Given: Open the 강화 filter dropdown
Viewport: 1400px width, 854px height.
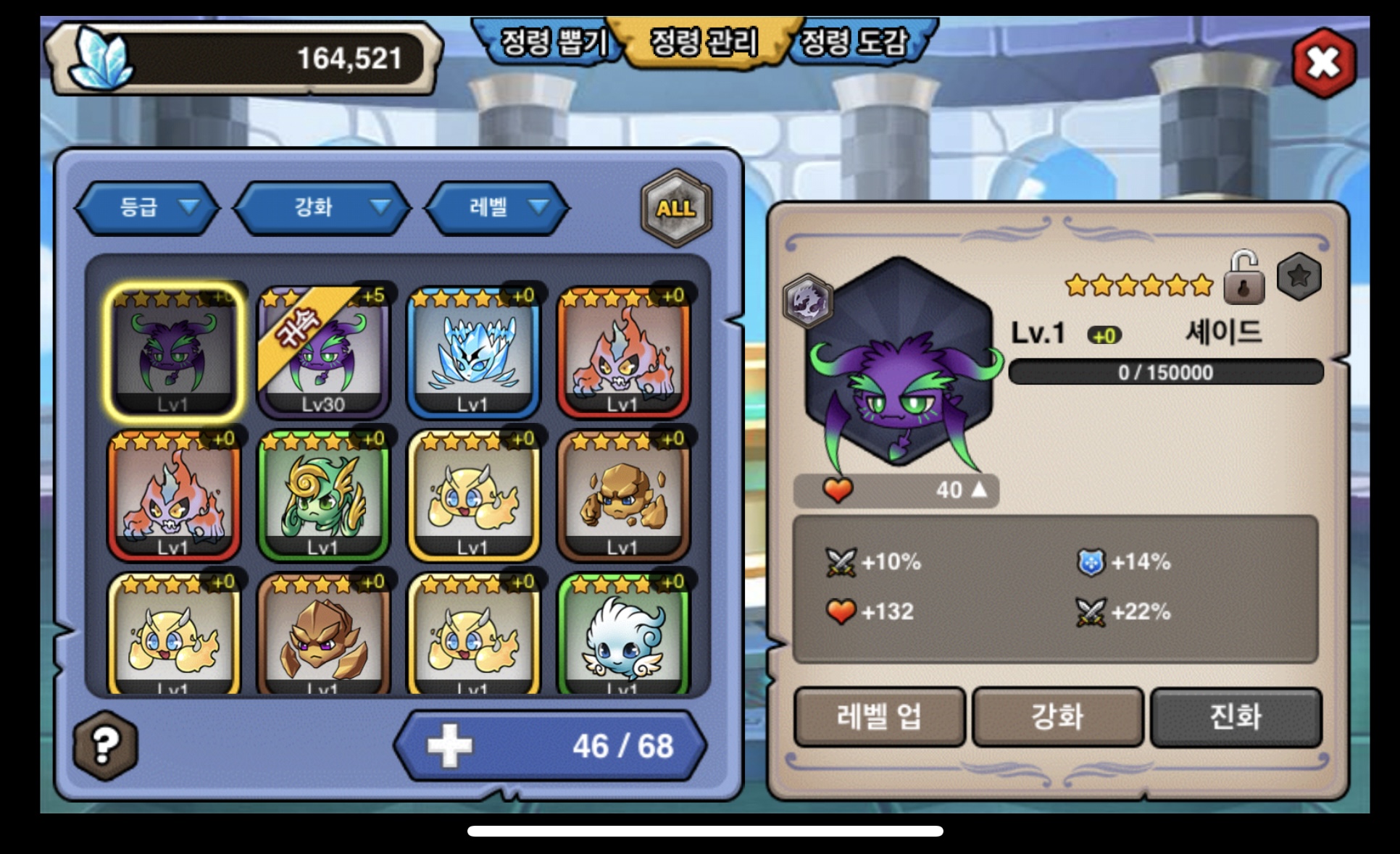Looking at the screenshot, I should pos(322,208).
